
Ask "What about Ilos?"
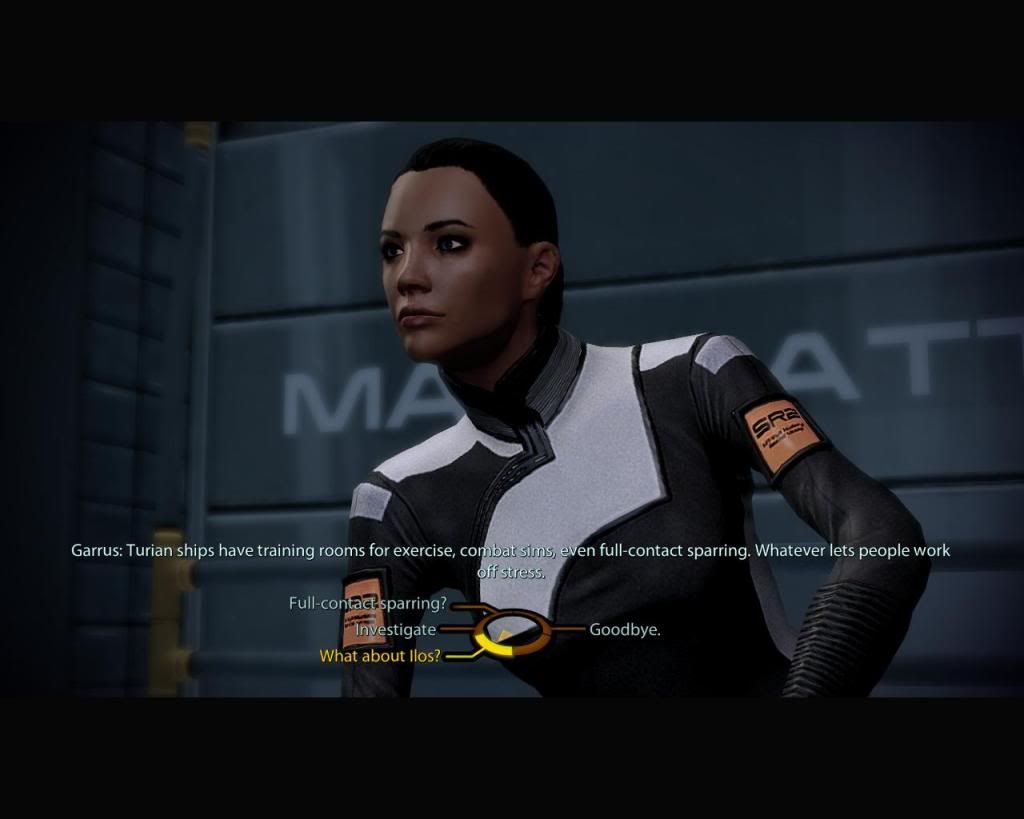point(379,657)
